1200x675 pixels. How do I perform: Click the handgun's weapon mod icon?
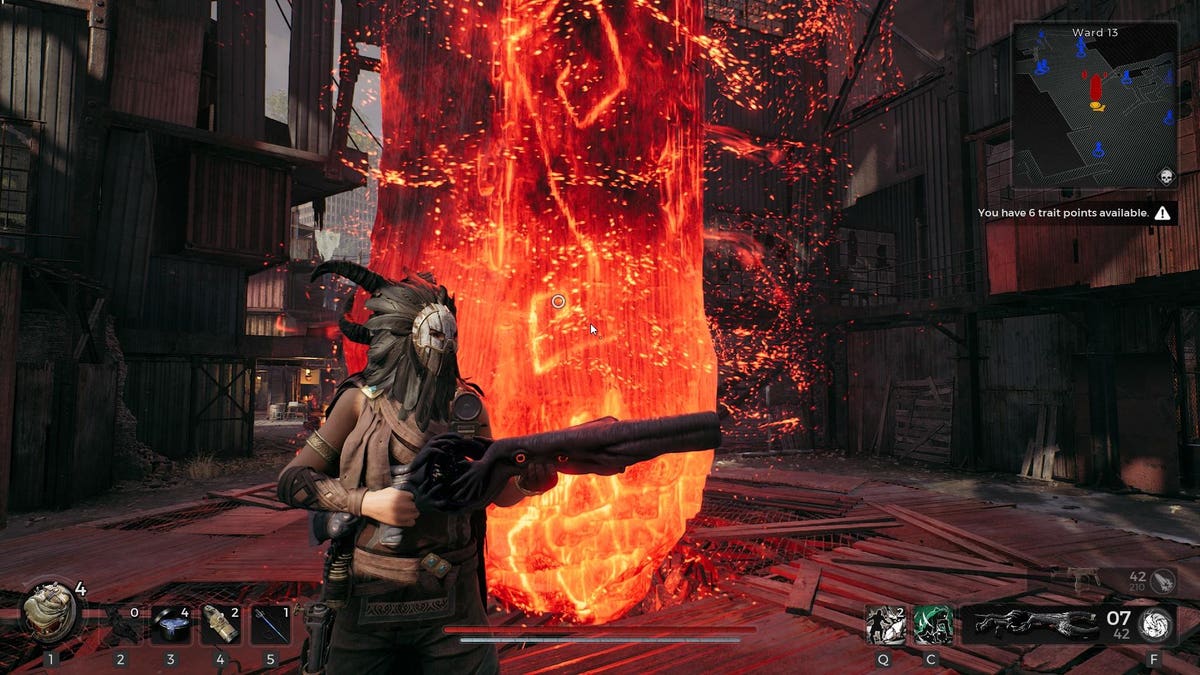point(1163,580)
